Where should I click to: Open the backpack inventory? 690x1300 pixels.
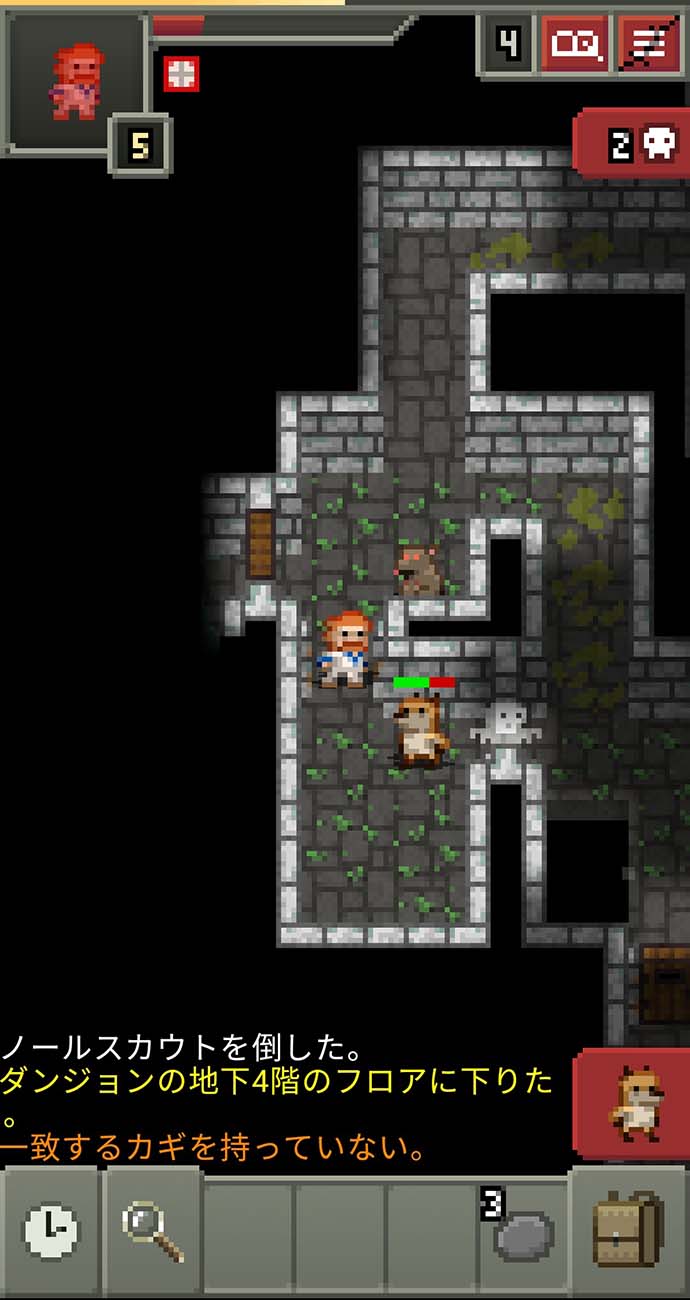pos(628,1231)
